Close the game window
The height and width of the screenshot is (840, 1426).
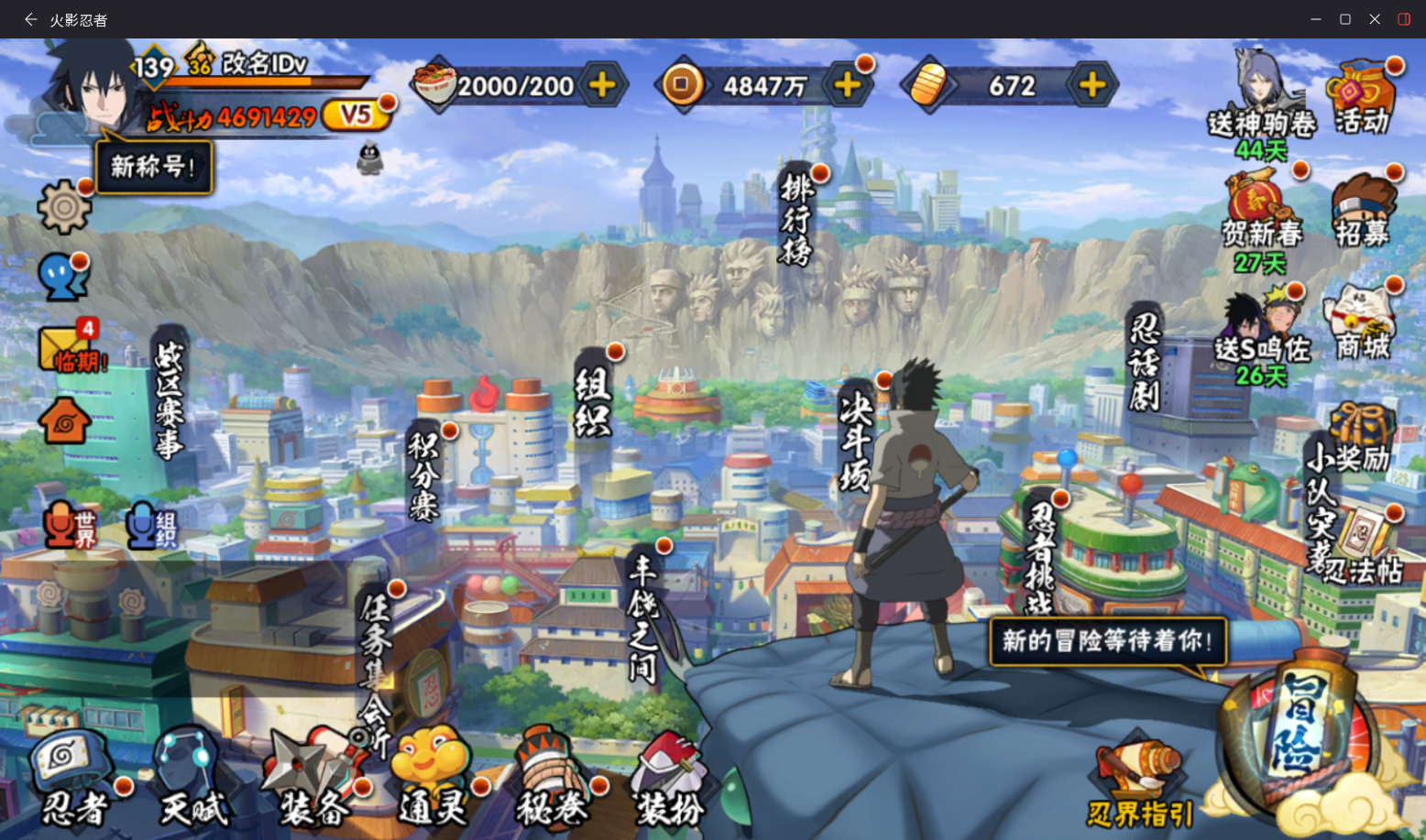[1375, 19]
